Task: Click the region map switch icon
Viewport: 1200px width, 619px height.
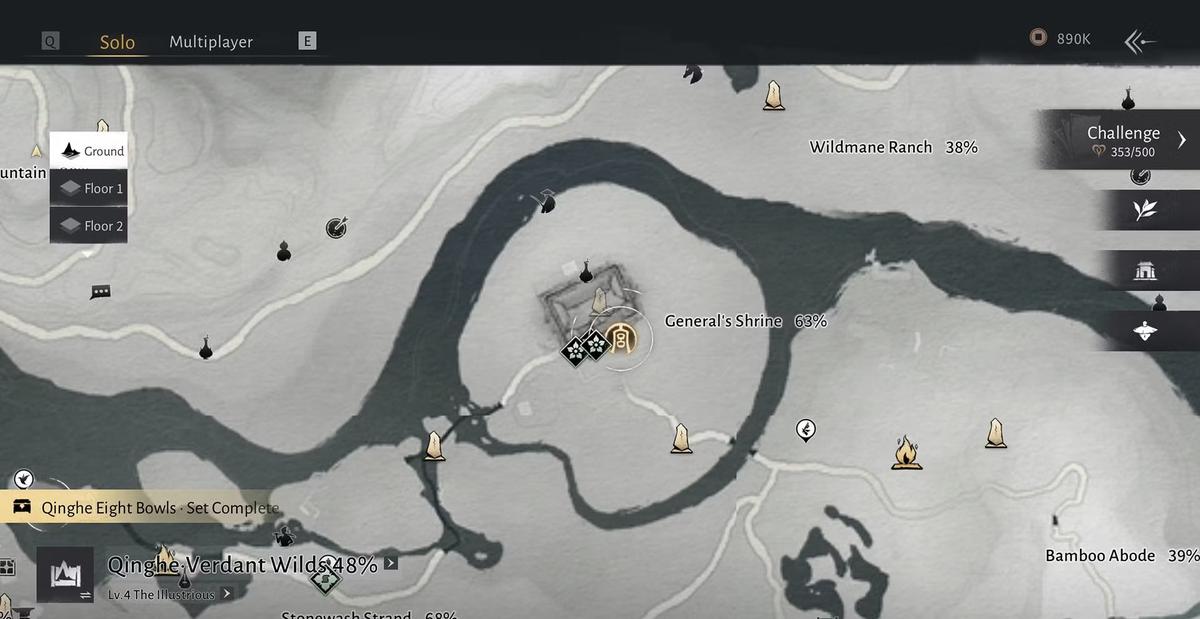Action: pos(65,575)
